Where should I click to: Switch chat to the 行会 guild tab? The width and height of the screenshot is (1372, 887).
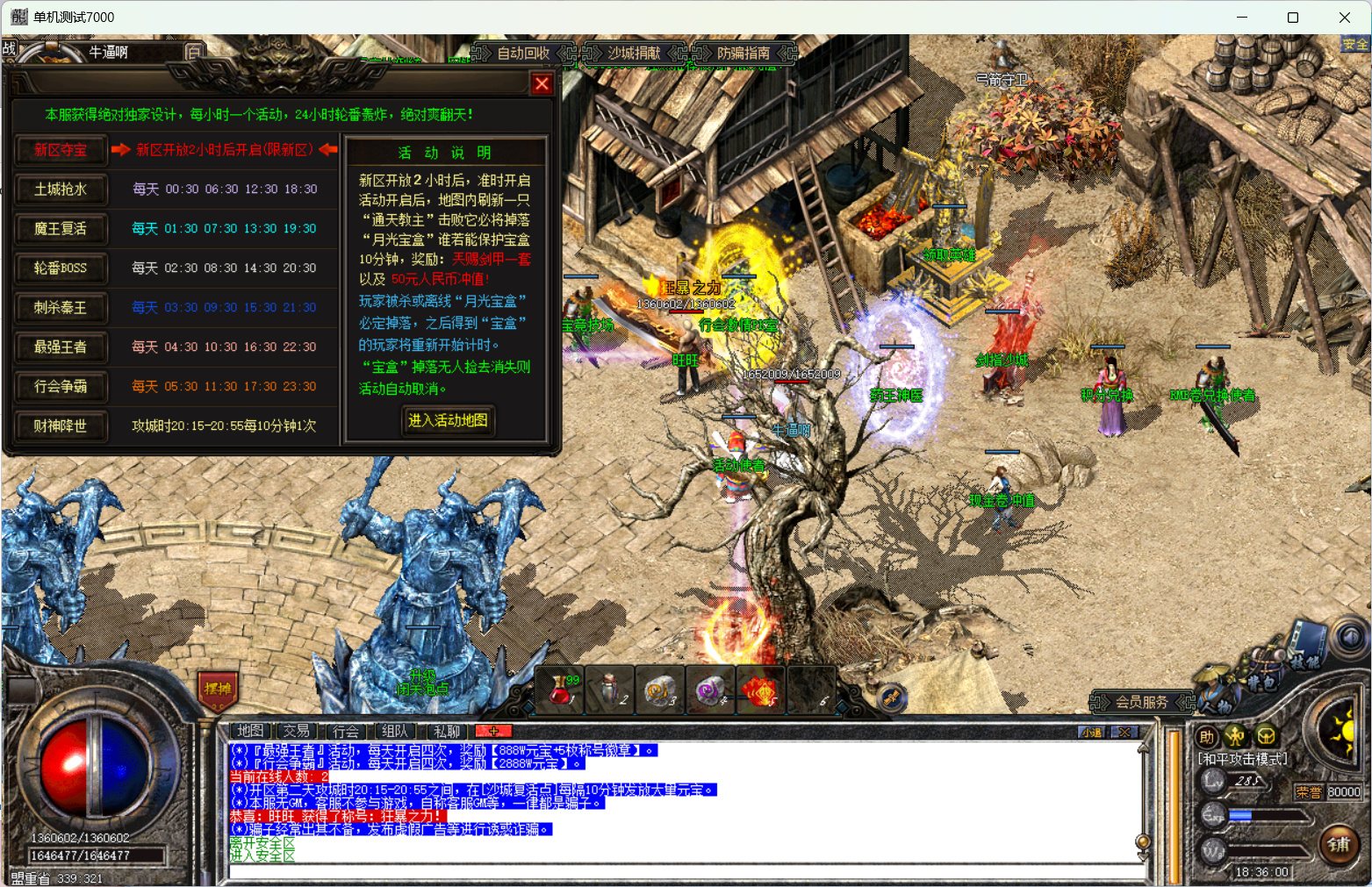pyautogui.click(x=346, y=731)
